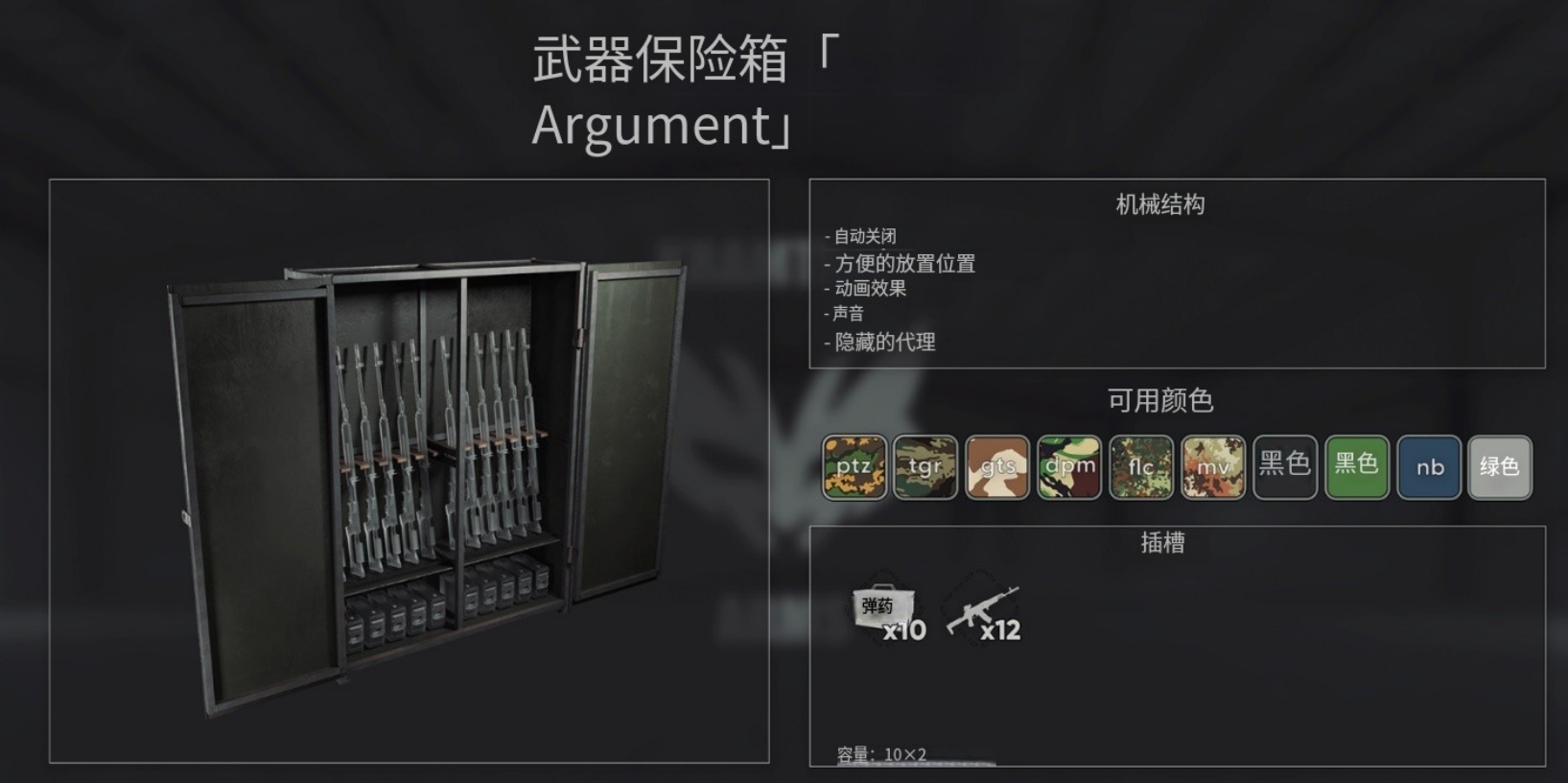The image size is (1568, 783).
Task: Click the 插槽 section header
Action: coord(1163,542)
